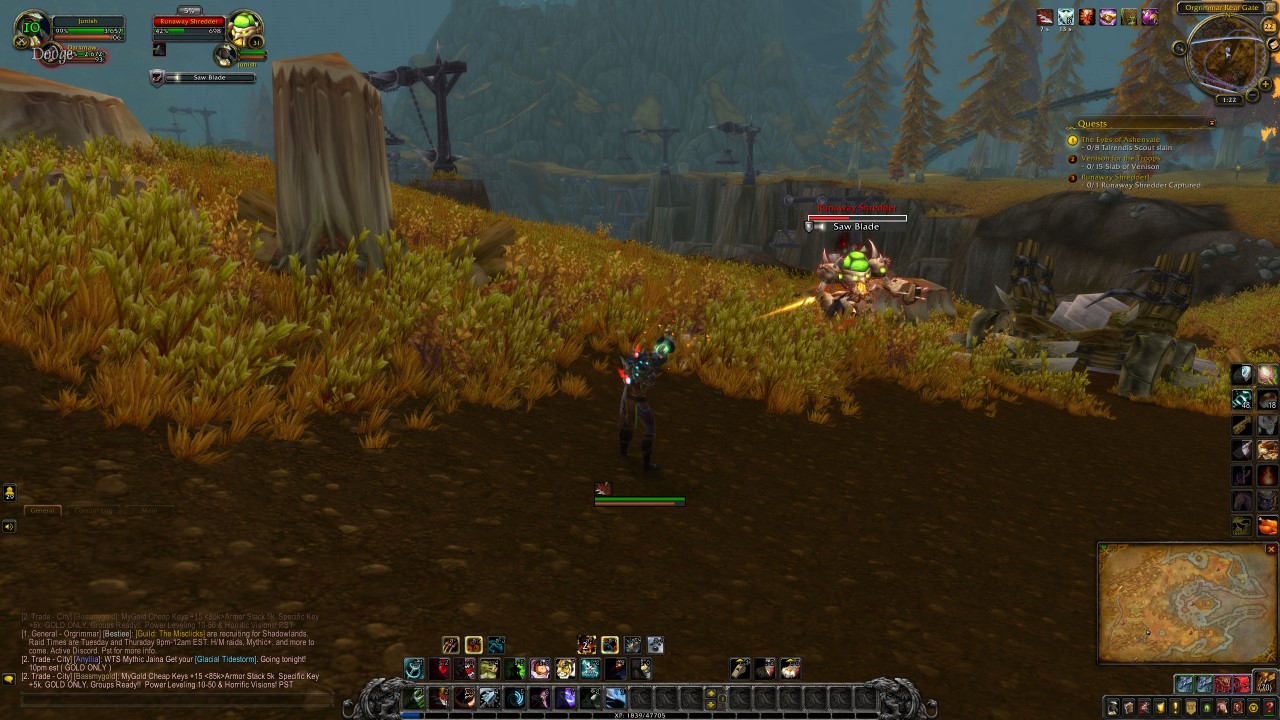Screen dimensions: 1280x720
Task: Click the yellow action bar page-up arrow
Action: 711,693
